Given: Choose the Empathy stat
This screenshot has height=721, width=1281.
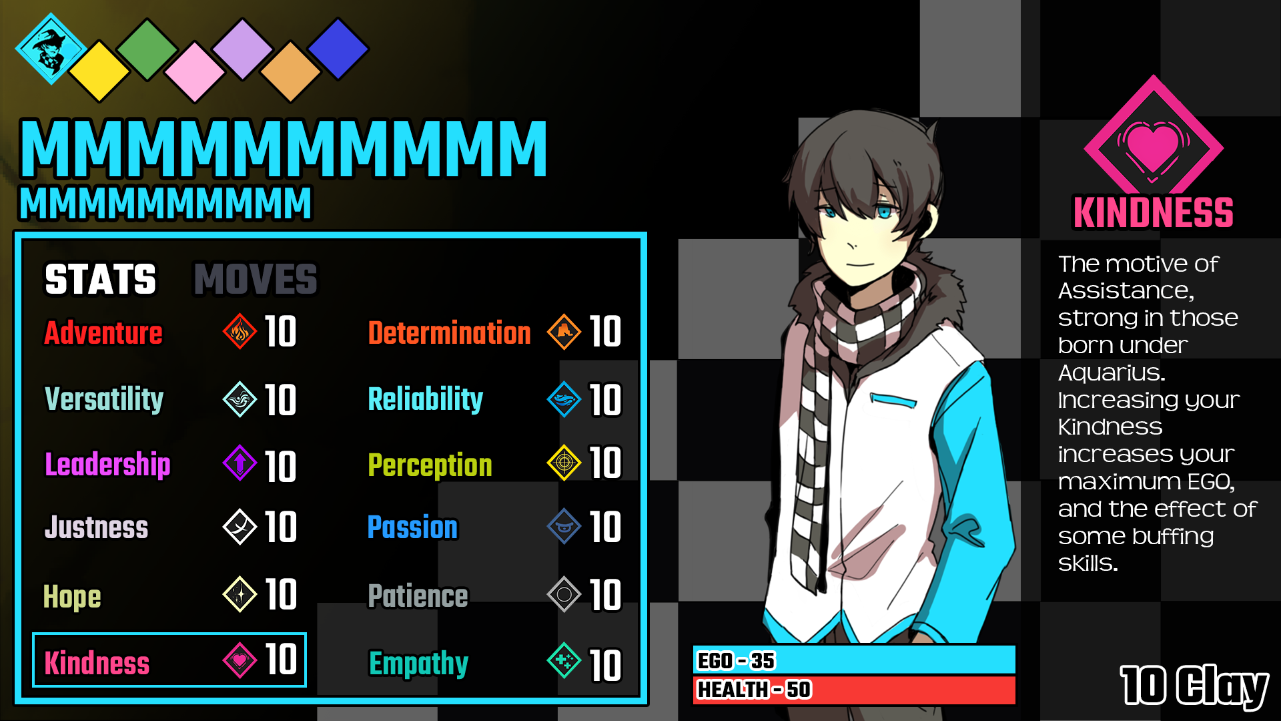Looking at the screenshot, I should pos(418,663).
